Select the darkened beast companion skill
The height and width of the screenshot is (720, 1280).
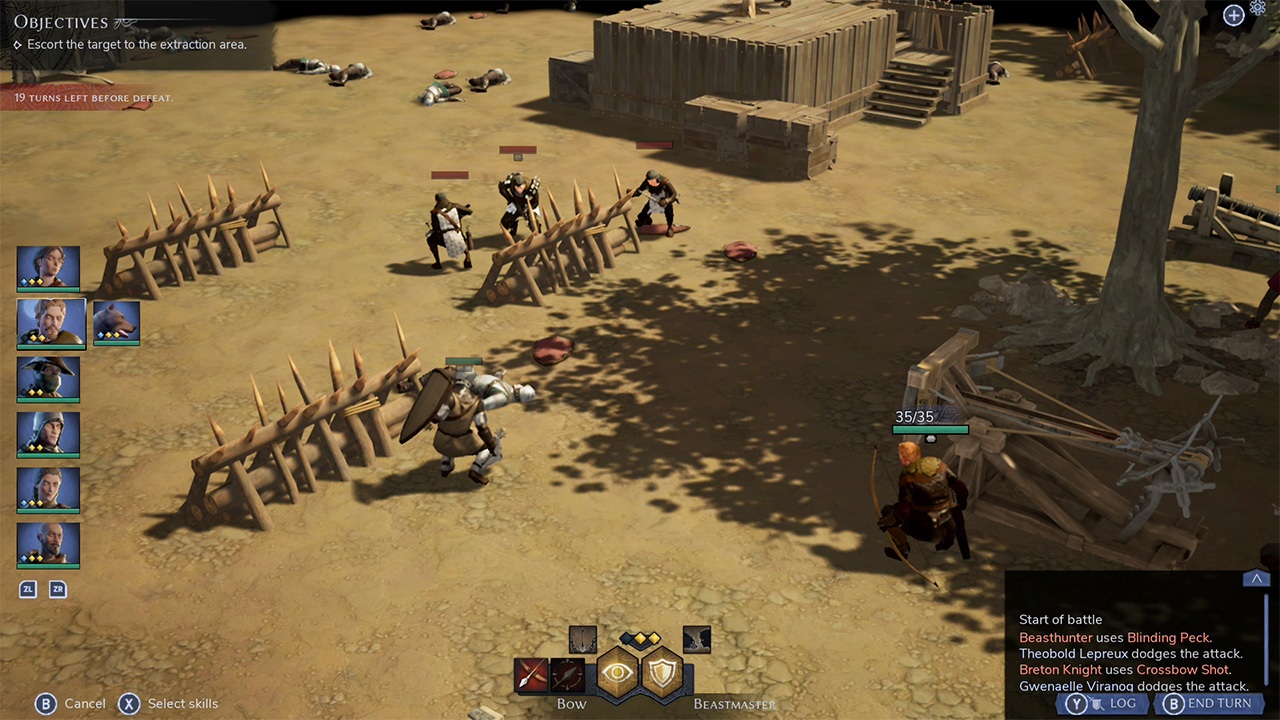(696, 638)
